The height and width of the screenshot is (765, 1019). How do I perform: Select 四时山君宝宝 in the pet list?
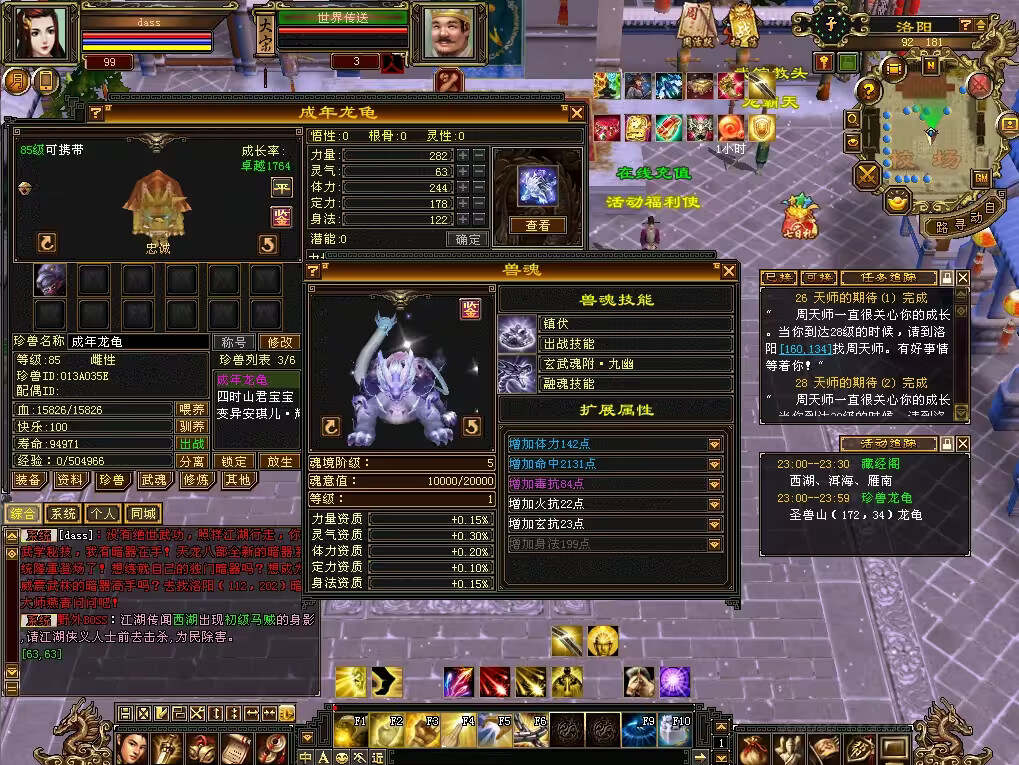[256, 397]
